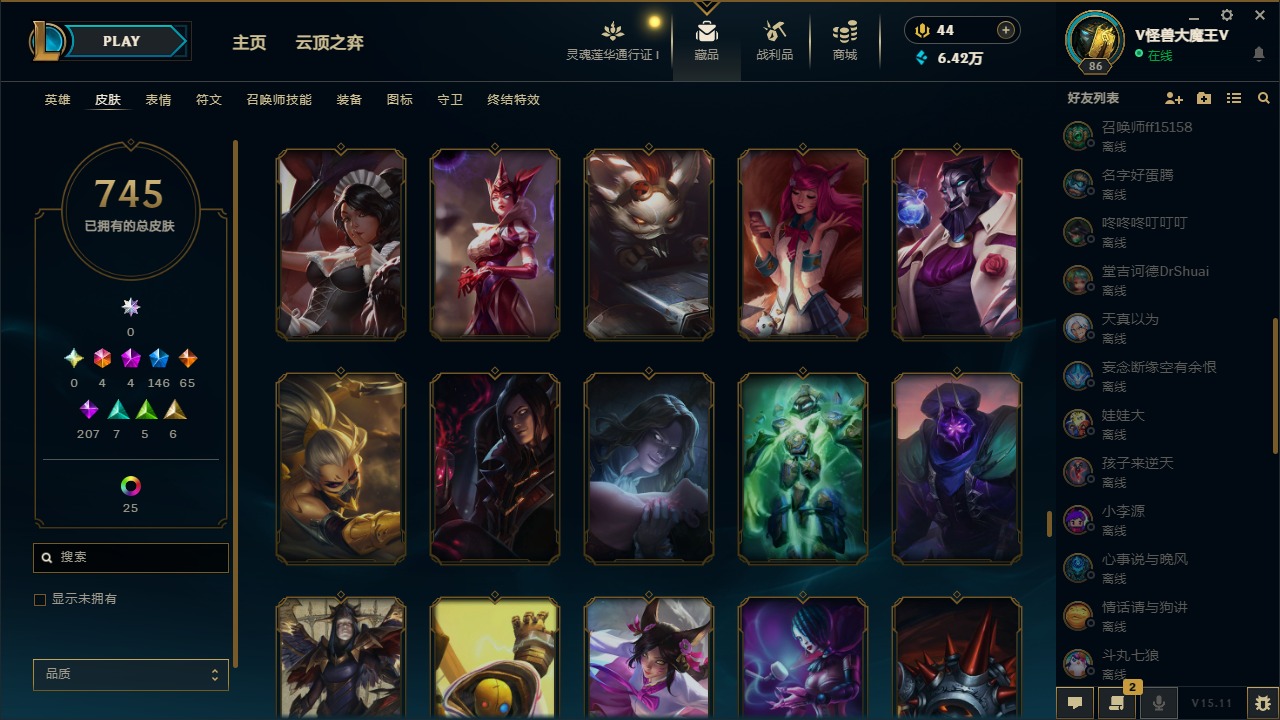Select the 英雄 collection tab
1280x720 pixels.
(x=57, y=100)
